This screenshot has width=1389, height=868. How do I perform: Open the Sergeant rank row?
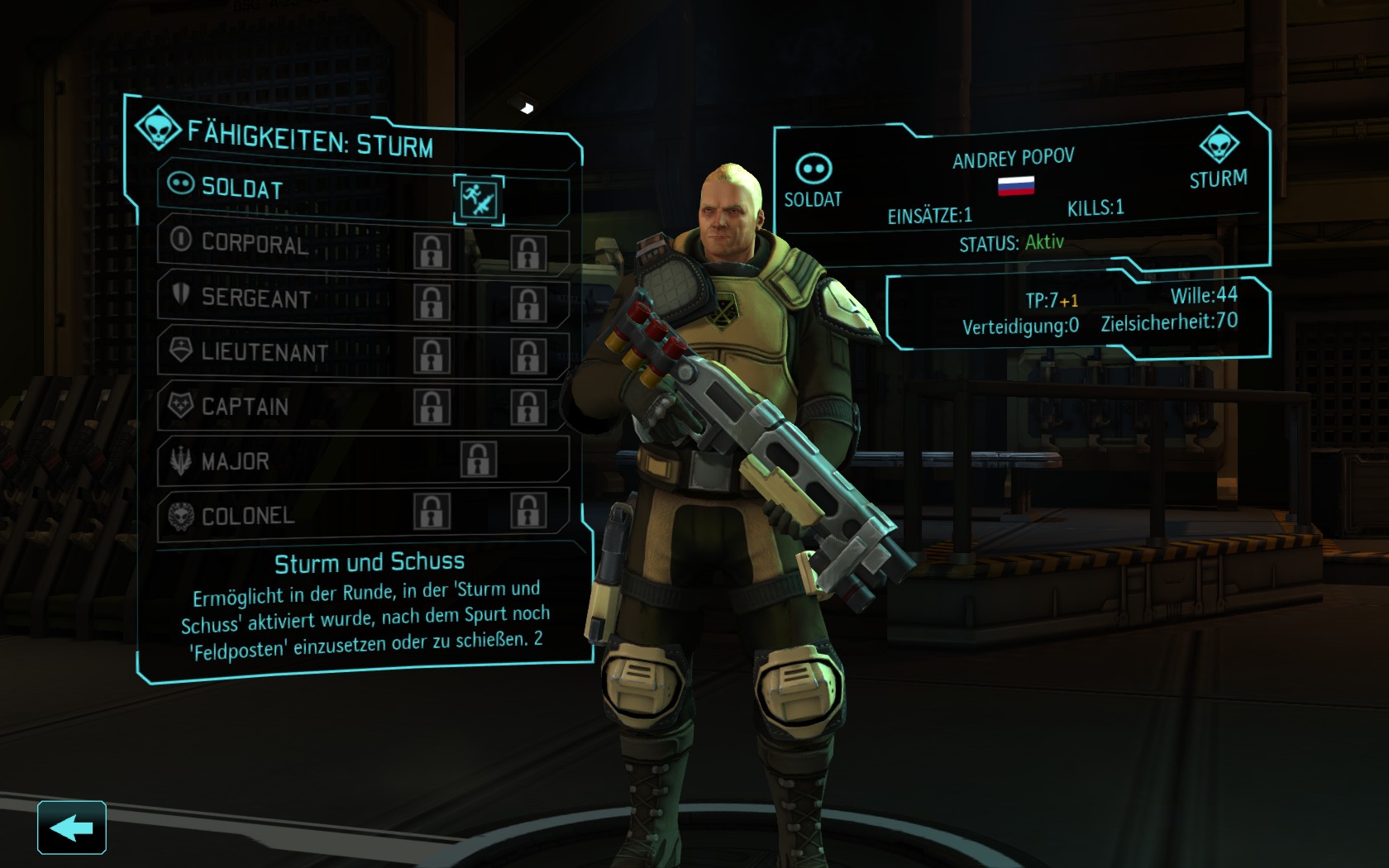(x=256, y=298)
